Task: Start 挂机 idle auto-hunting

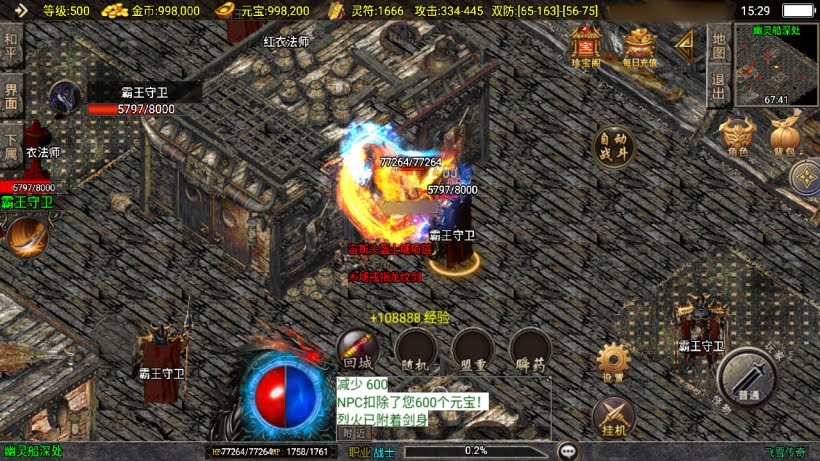Action: point(613,416)
